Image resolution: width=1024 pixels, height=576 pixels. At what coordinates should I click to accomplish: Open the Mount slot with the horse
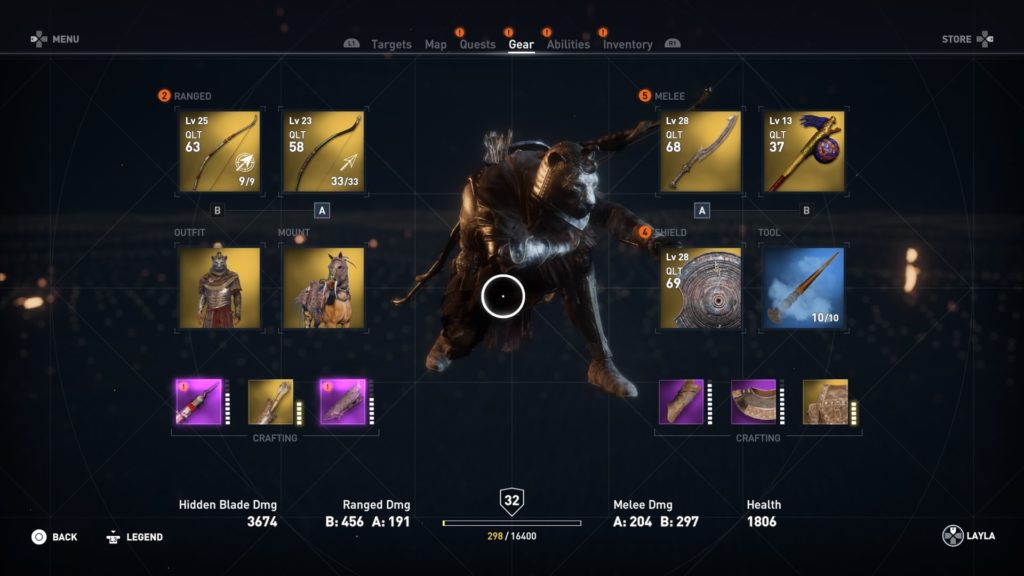(322, 288)
